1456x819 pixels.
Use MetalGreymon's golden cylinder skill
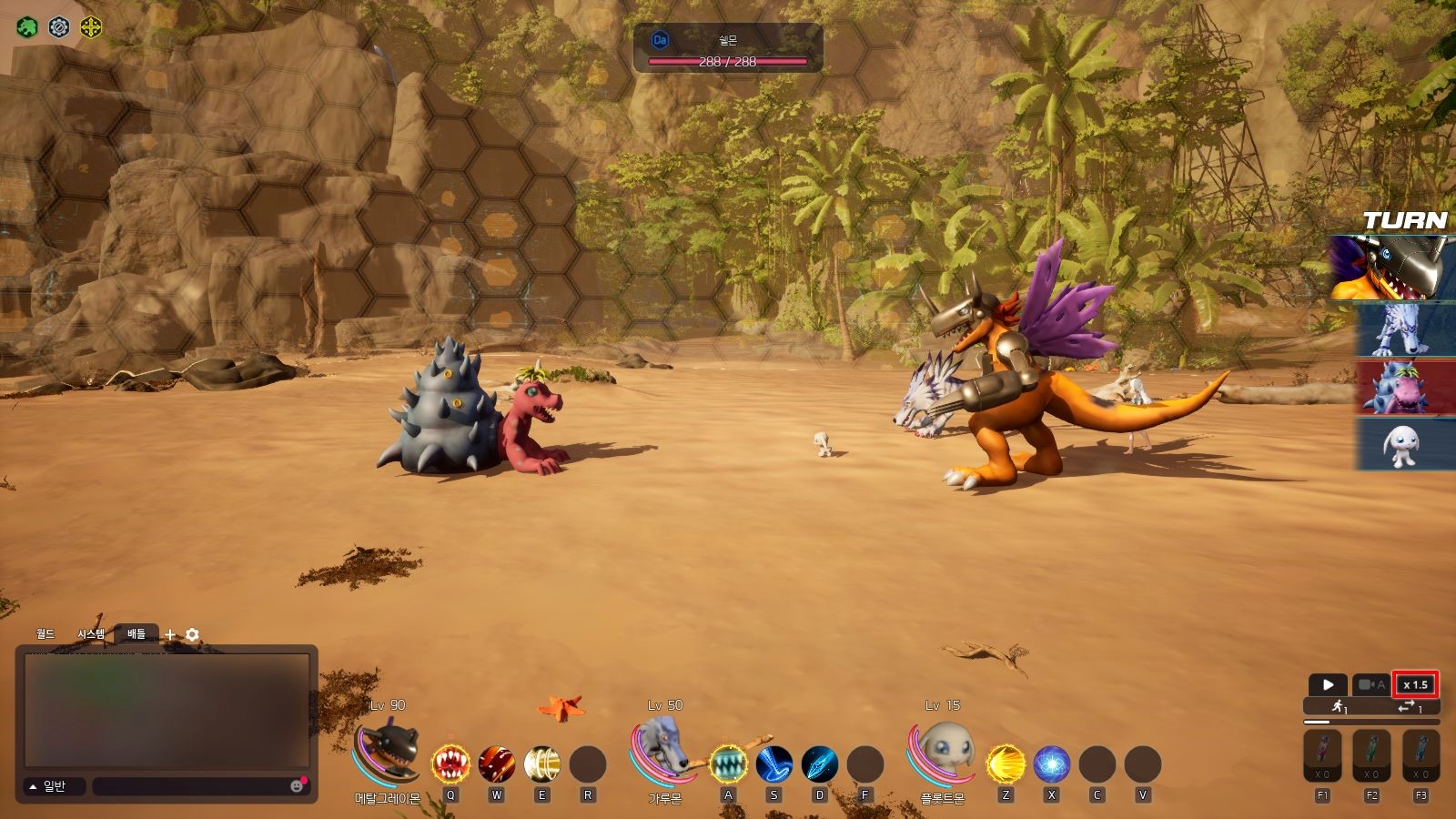point(542,764)
